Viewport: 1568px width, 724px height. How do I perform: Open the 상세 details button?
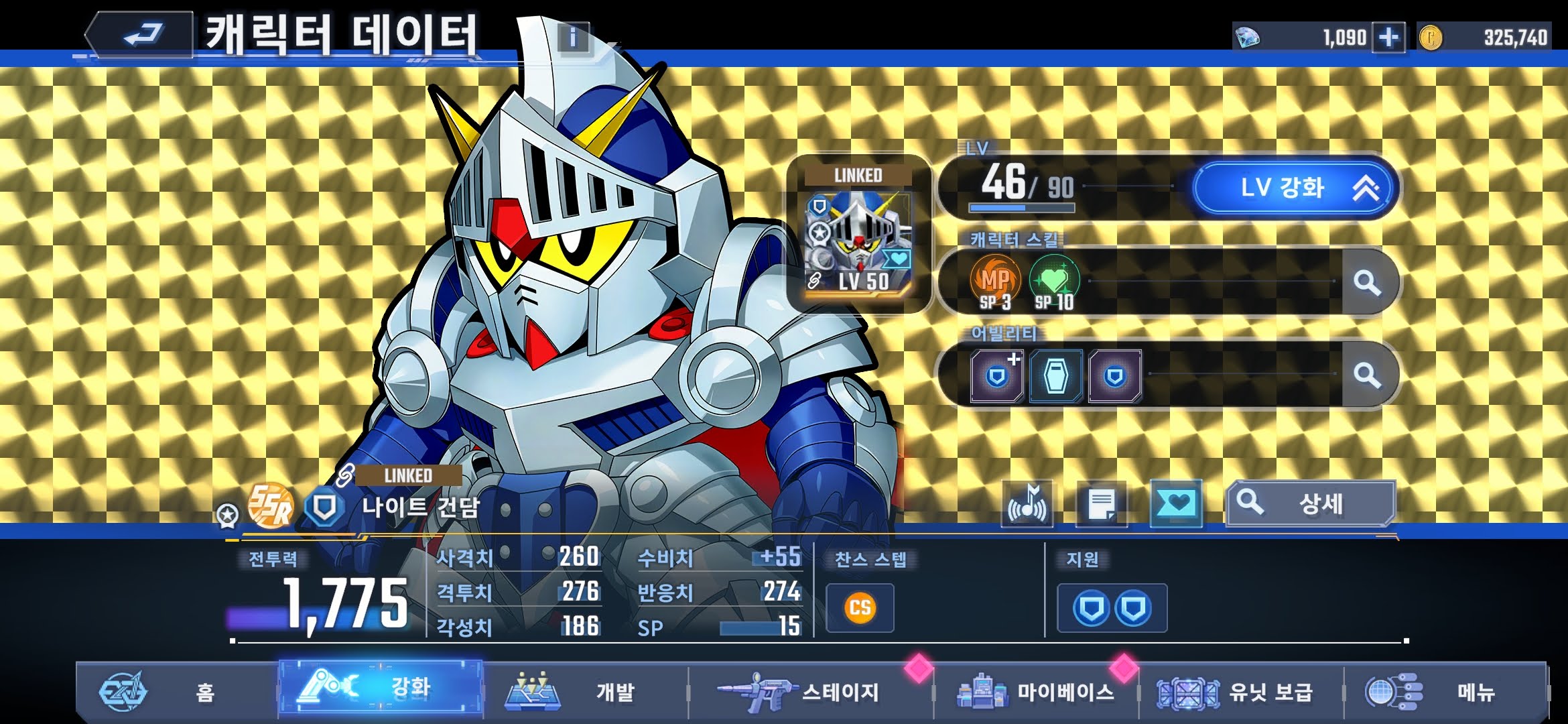pyautogui.click(x=1310, y=504)
